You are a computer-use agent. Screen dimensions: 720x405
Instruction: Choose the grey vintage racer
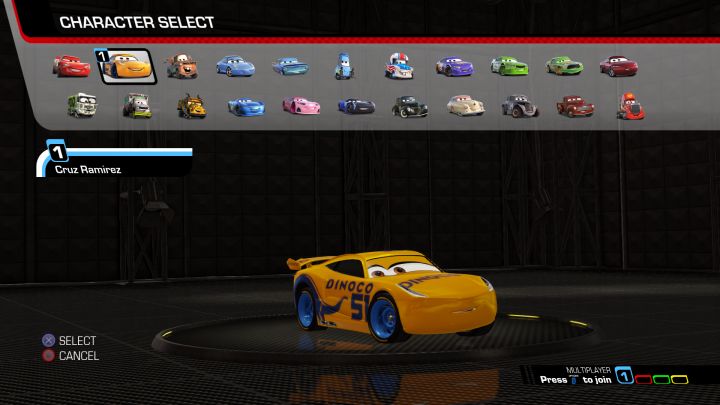point(518,104)
